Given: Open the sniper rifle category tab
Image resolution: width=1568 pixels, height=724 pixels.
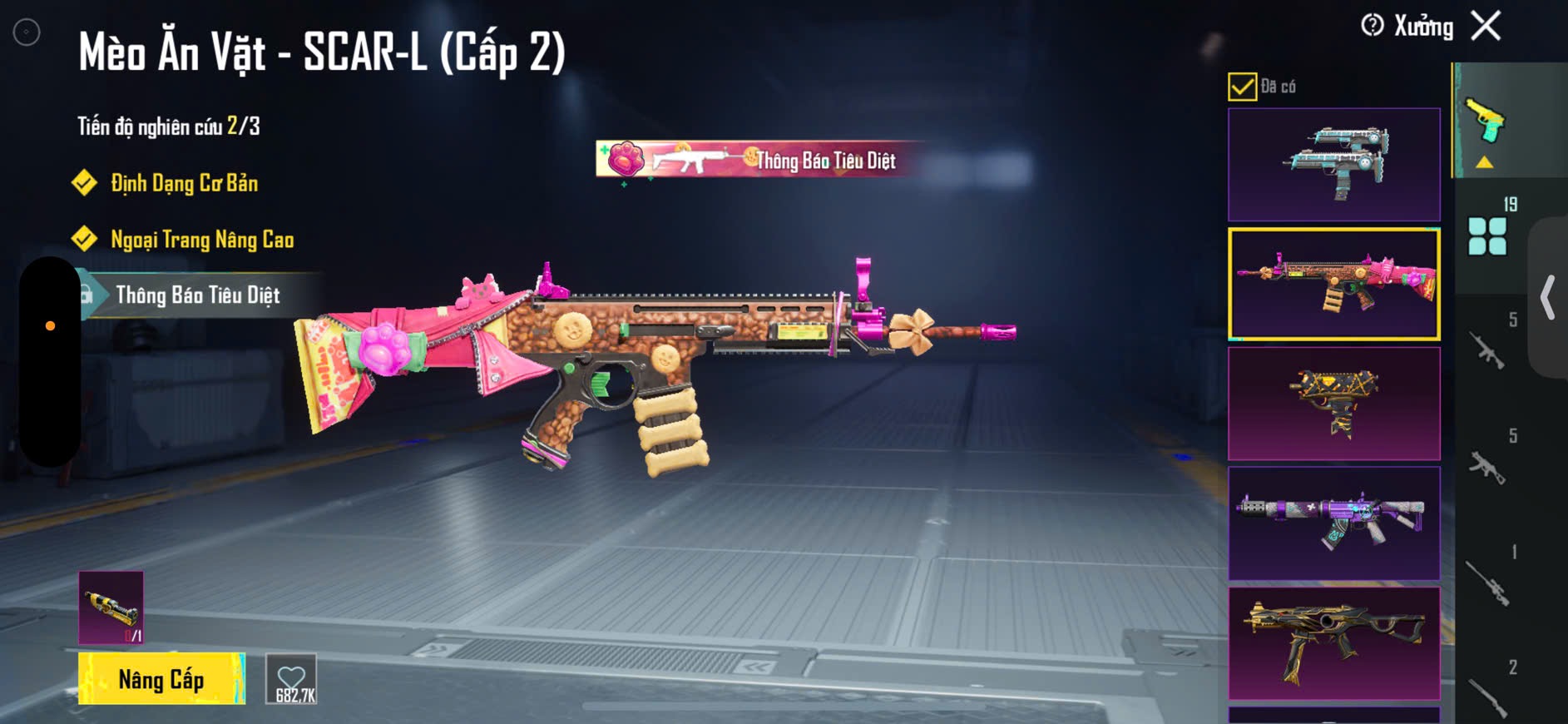Looking at the screenshot, I should point(1488,581).
